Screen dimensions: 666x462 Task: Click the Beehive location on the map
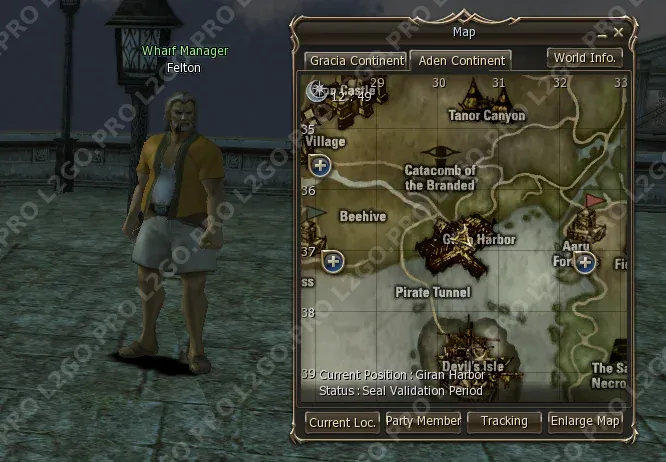[x=362, y=216]
